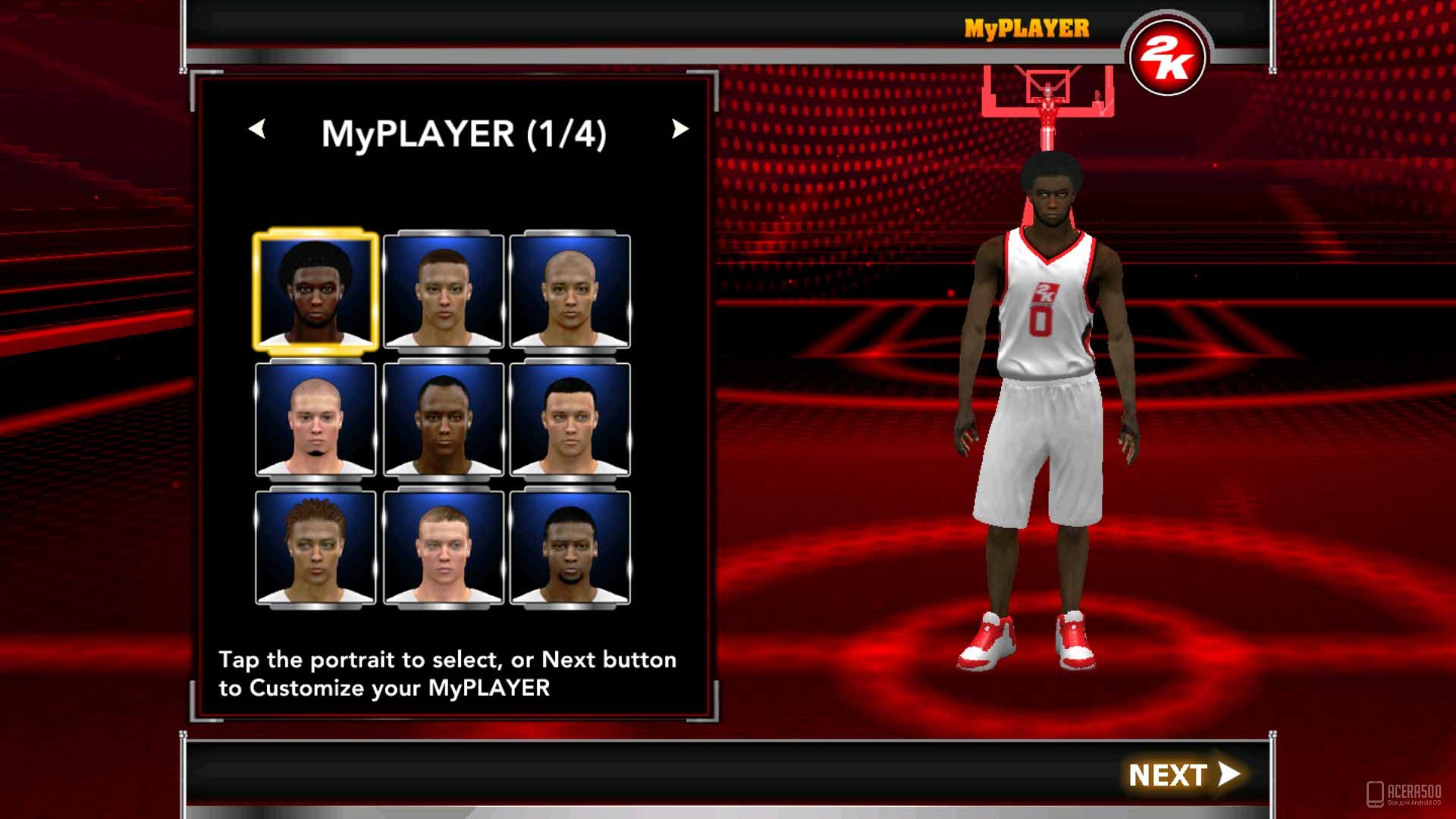Select the portrait with reddish-brown twisted hair
Screen dimensions: 1456x819
pos(315,547)
